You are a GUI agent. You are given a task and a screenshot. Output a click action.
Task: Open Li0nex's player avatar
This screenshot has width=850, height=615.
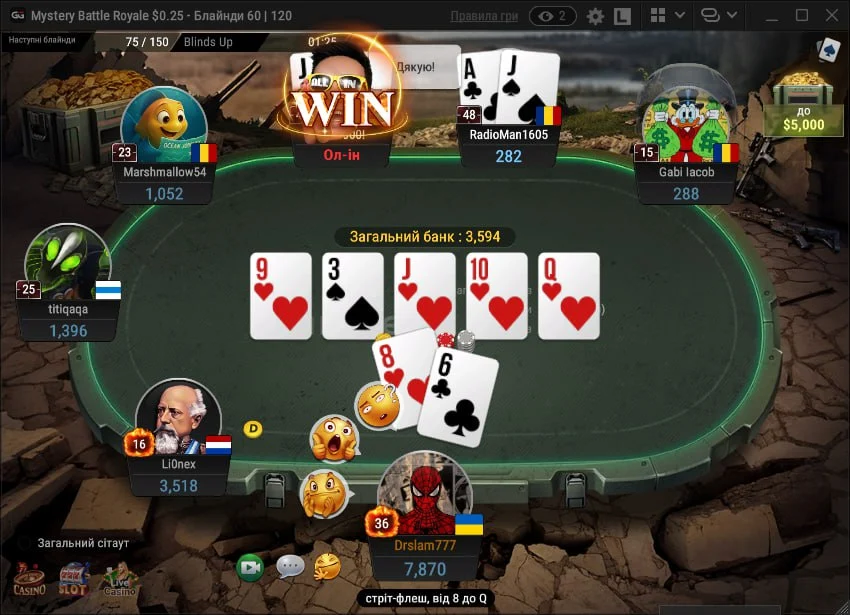[x=177, y=417]
